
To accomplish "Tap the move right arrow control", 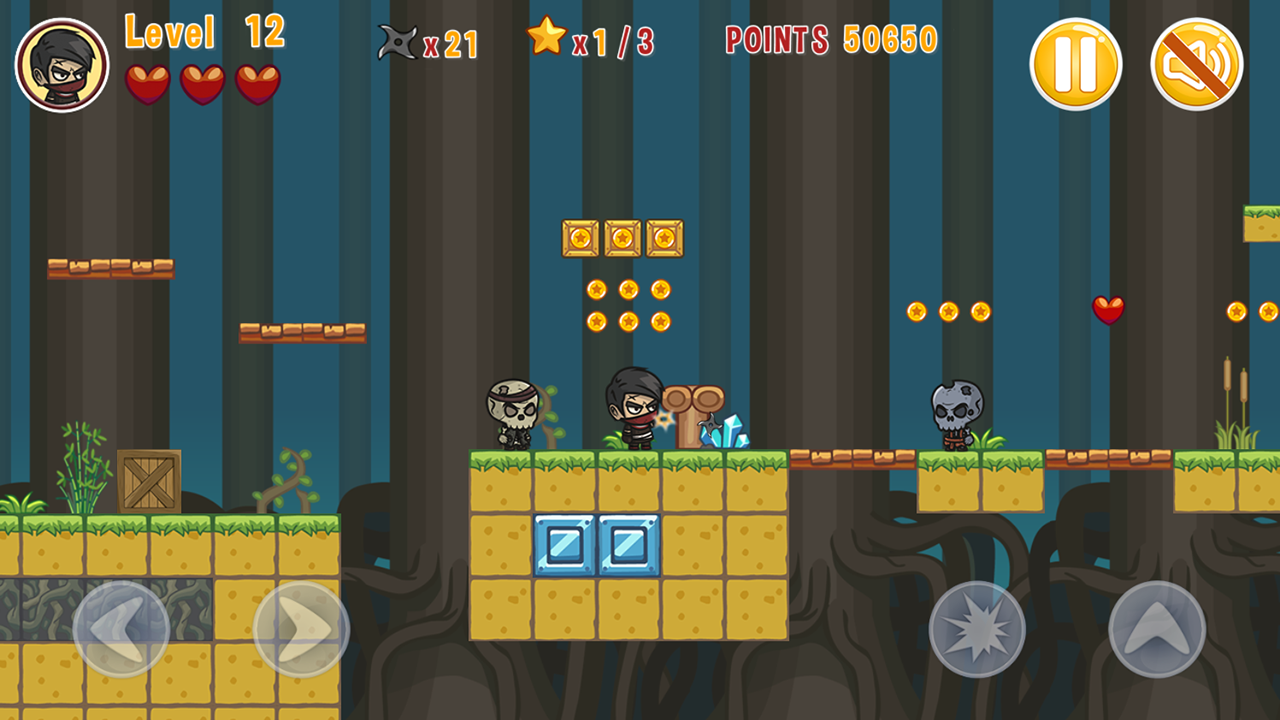I will click(301, 629).
